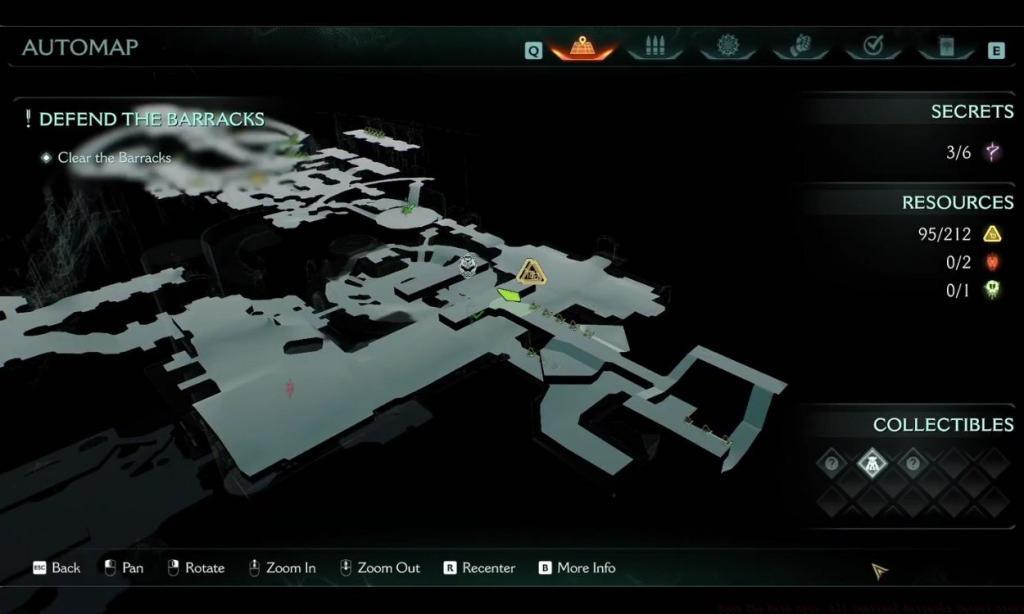Recenter the automap view
The image size is (1024, 614).
pyautogui.click(x=479, y=568)
